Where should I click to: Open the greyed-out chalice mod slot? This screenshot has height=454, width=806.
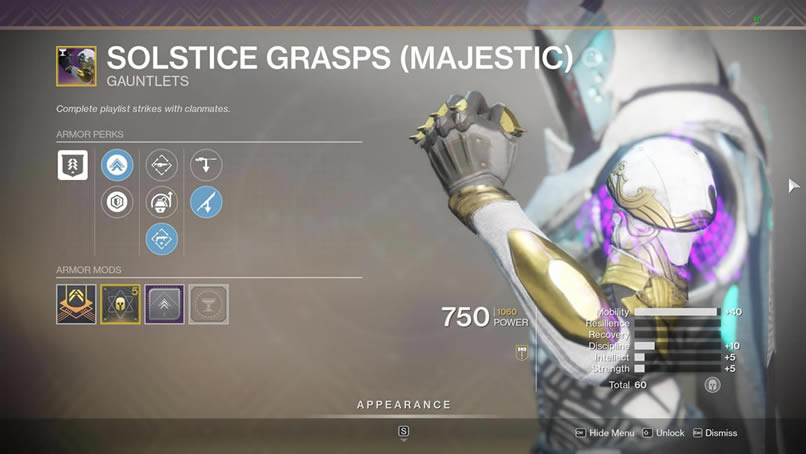click(208, 304)
